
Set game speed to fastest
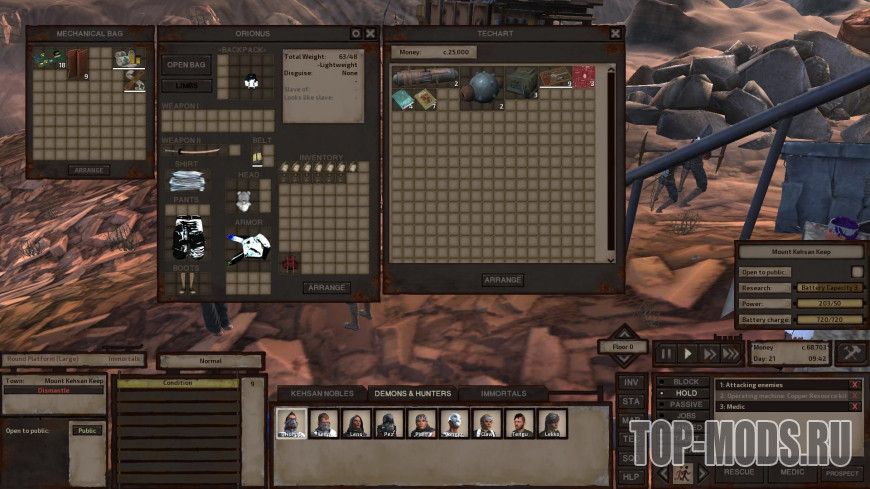(730, 353)
